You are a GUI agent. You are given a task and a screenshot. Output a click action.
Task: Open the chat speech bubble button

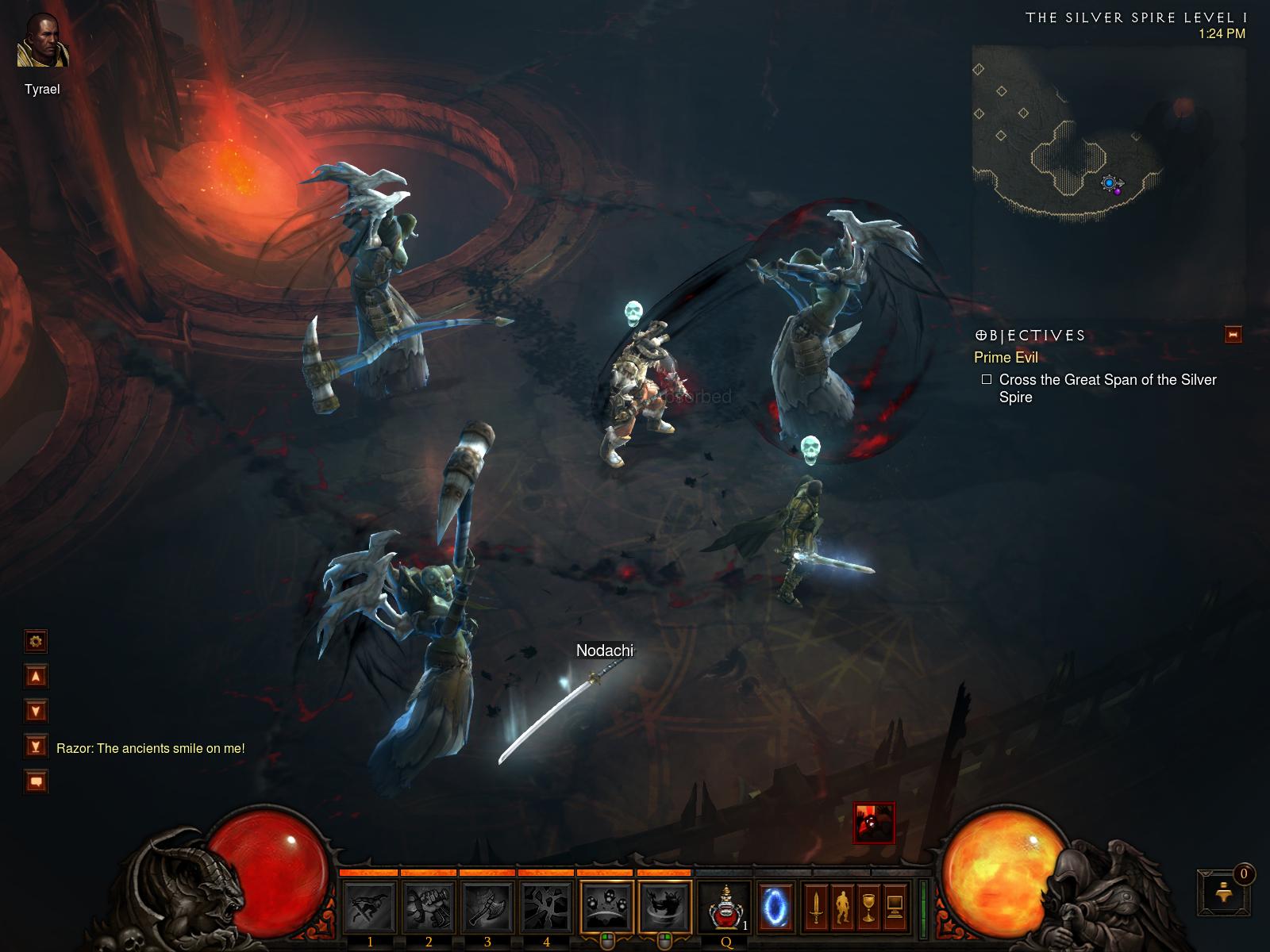pyautogui.click(x=36, y=782)
